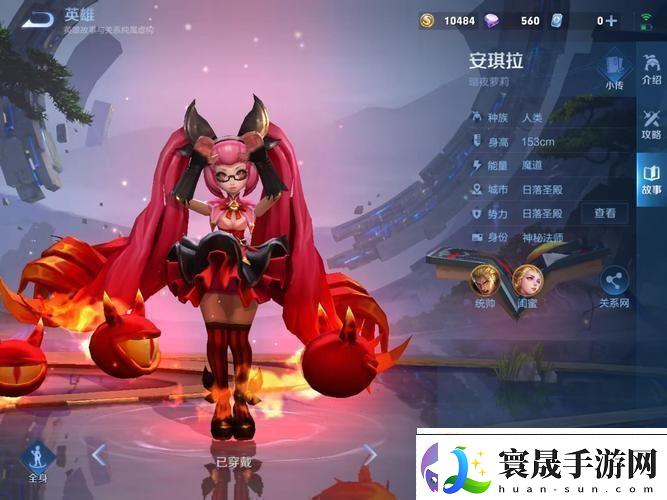Screen dimensions: 667x500
Task: Open the 小传 biography book
Action: pos(614,72)
